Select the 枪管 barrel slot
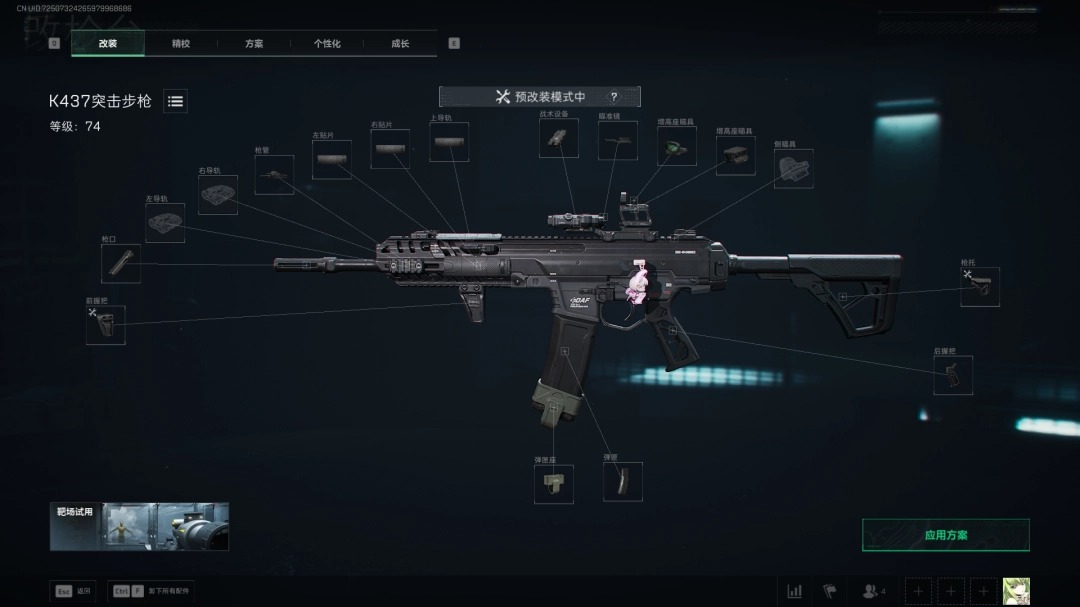This screenshot has width=1080, height=607. pyautogui.click(x=274, y=175)
